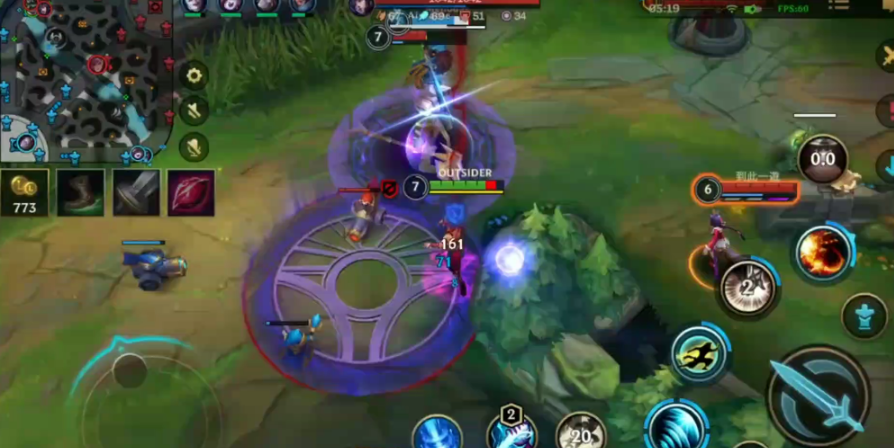Activate the blue swirl ability at bottom
894x448 pixels.
pos(676,427)
